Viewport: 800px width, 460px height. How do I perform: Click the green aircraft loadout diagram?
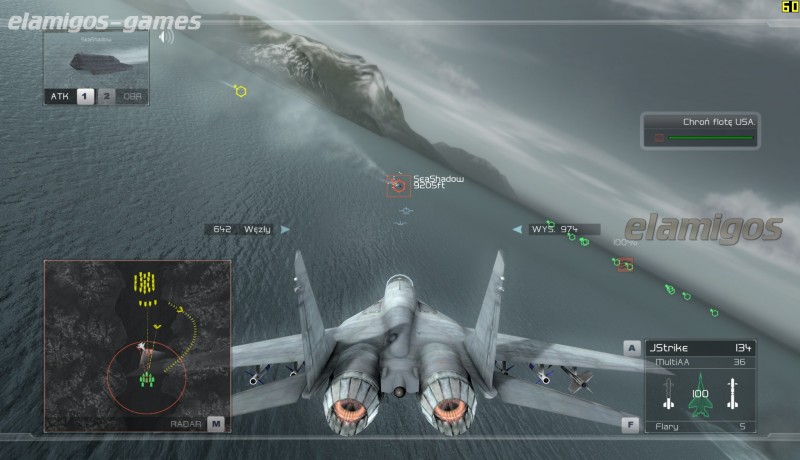coord(700,395)
